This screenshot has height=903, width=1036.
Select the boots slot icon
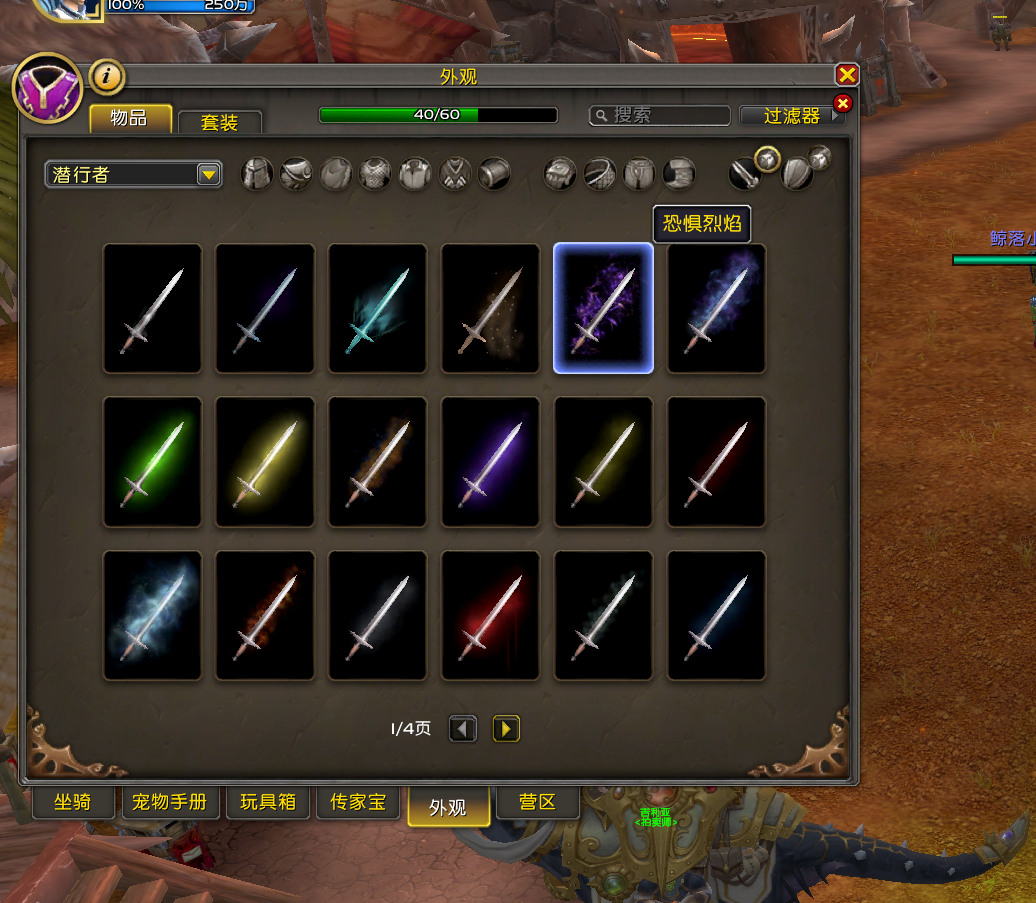(679, 174)
